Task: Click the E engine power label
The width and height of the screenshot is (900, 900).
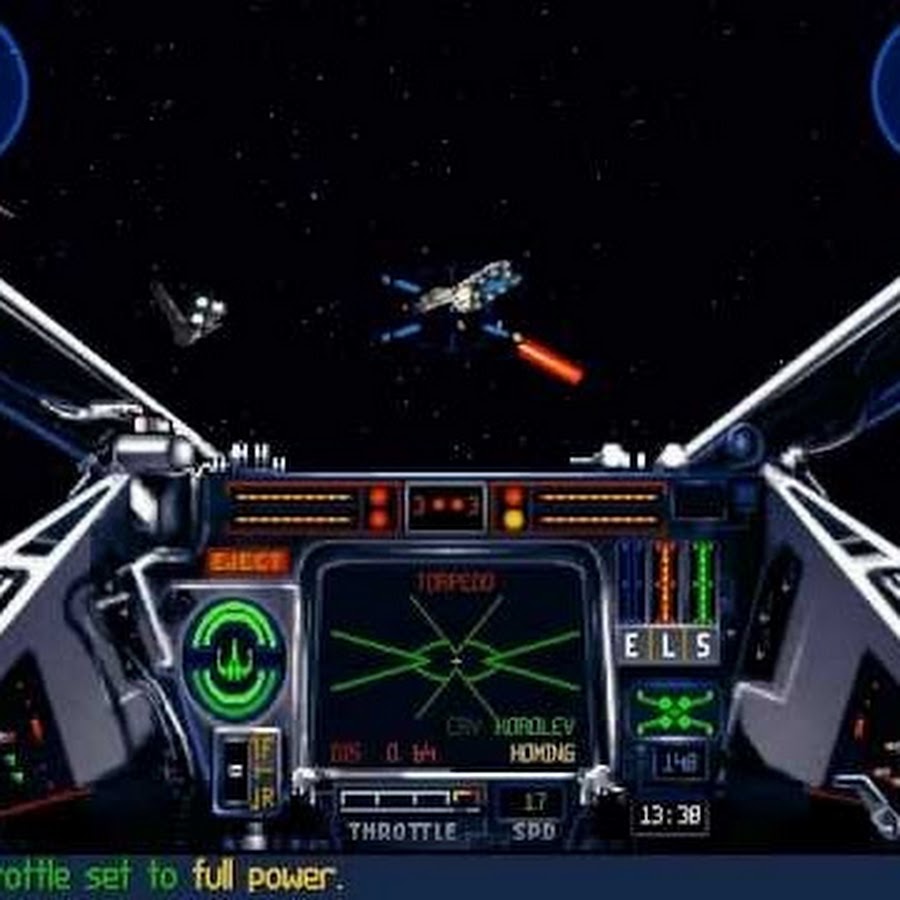Action: point(631,646)
